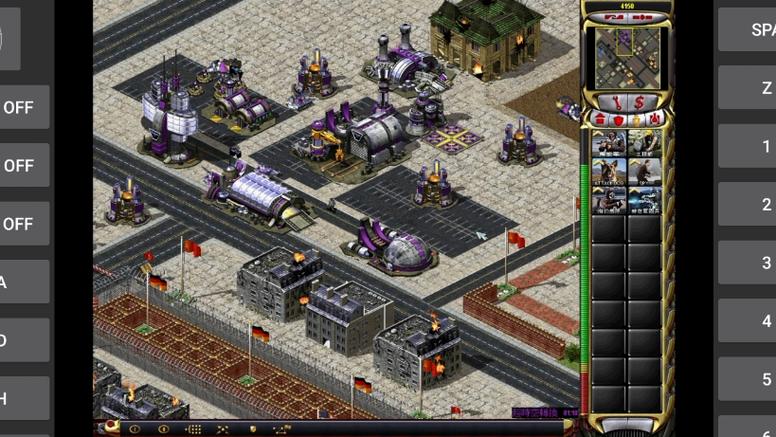
Task: Queue the glowing blue trooper unit
Action: coord(645,201)
